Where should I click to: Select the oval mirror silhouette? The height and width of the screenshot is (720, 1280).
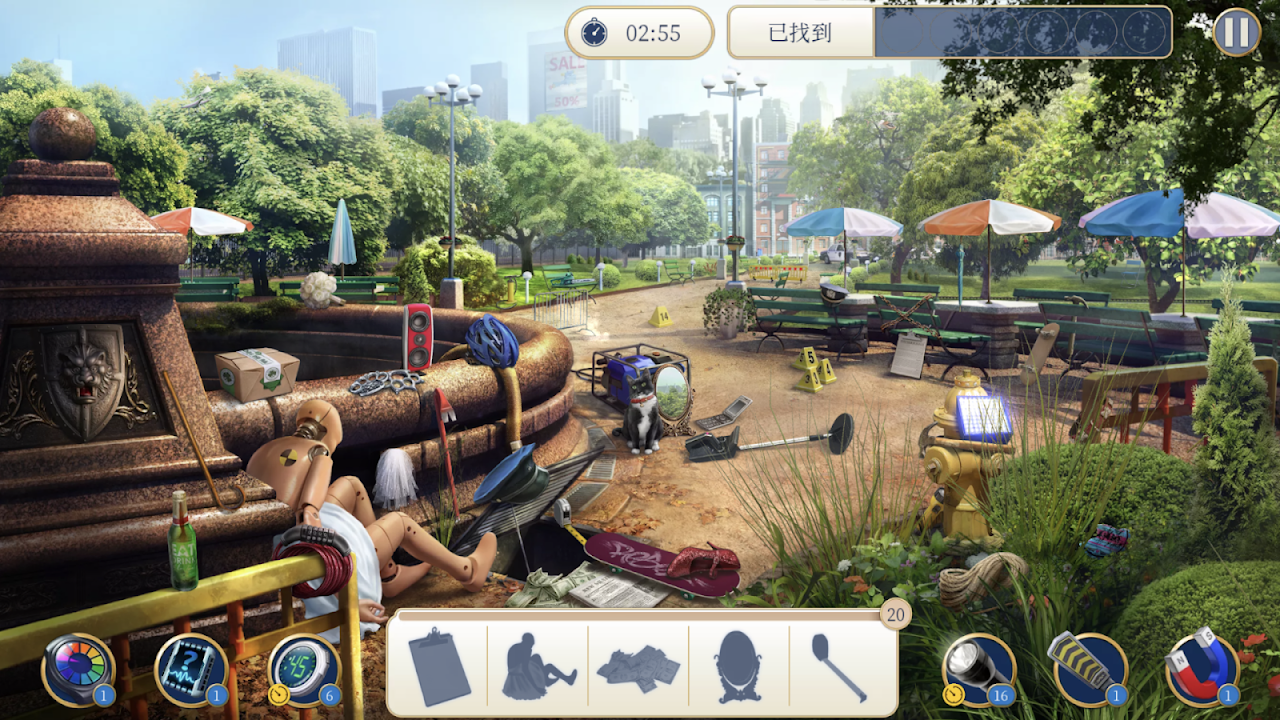click(738, 667)
